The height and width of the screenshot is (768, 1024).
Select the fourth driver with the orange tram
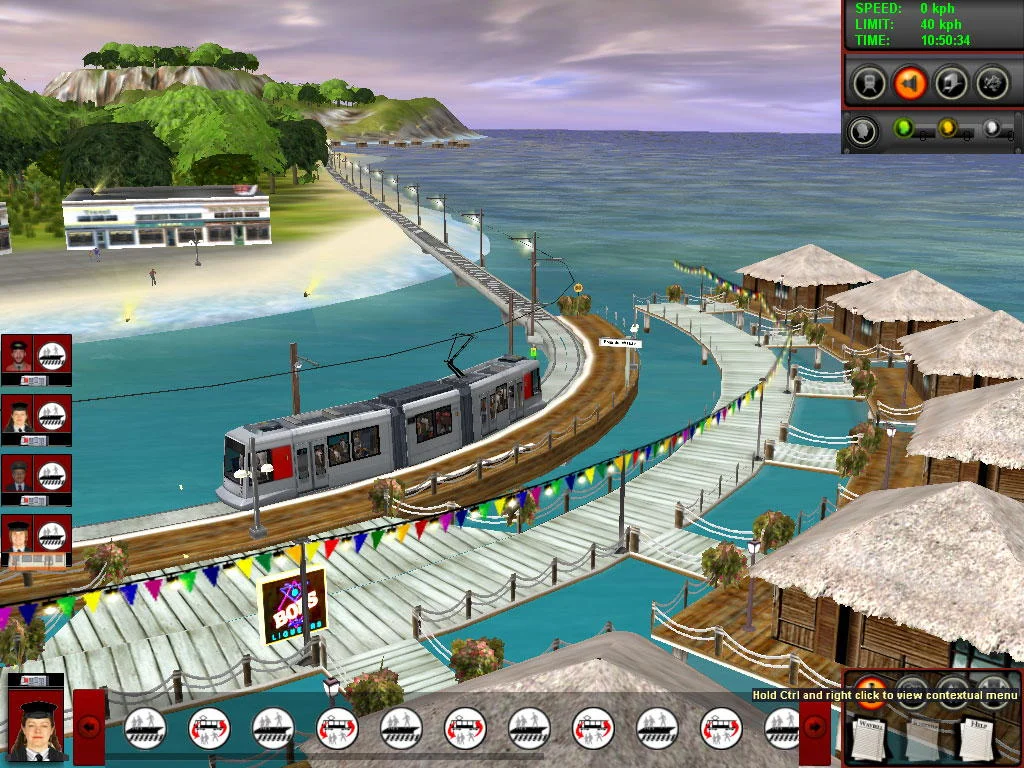point(18,537)
